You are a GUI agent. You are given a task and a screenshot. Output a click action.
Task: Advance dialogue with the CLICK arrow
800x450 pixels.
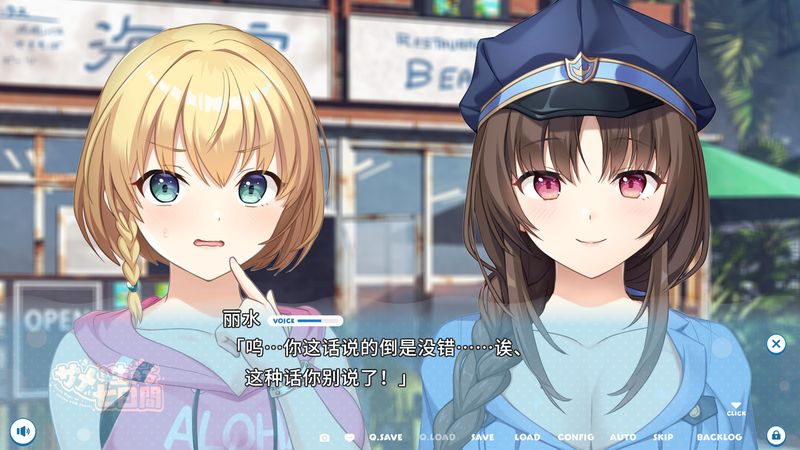click(736, 407)
